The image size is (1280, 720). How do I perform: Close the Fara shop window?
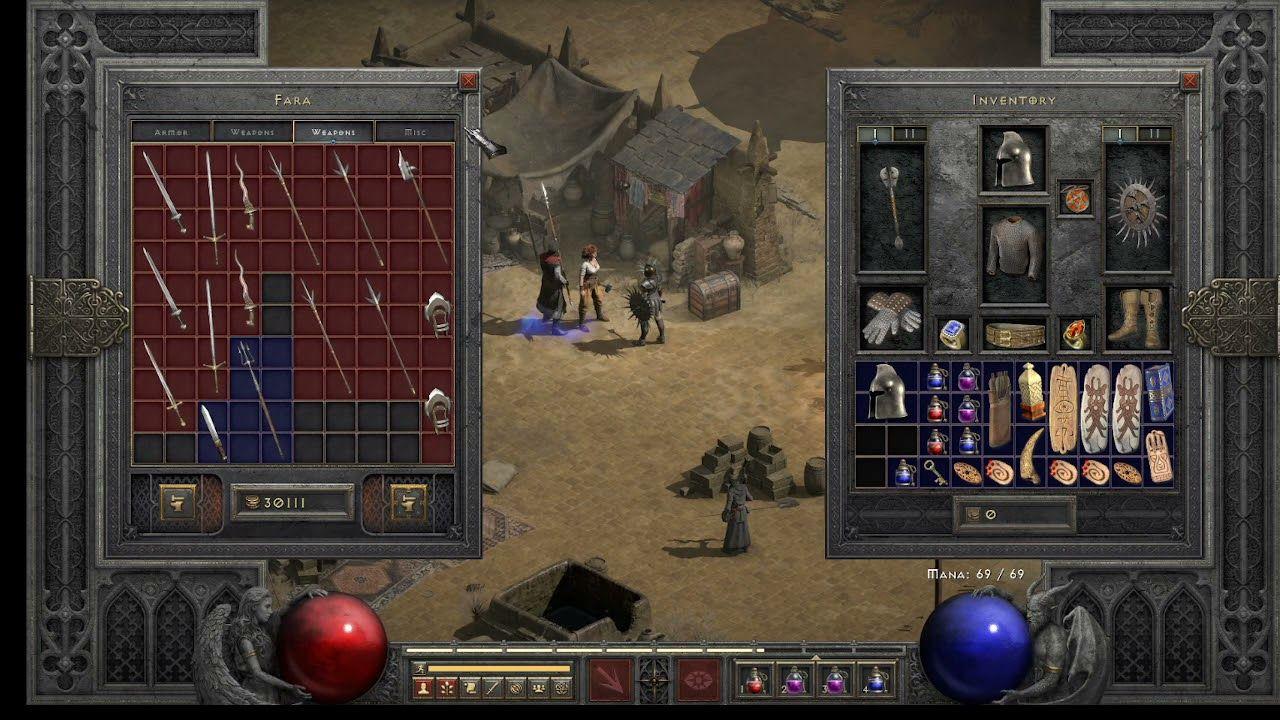click(468, 81)
